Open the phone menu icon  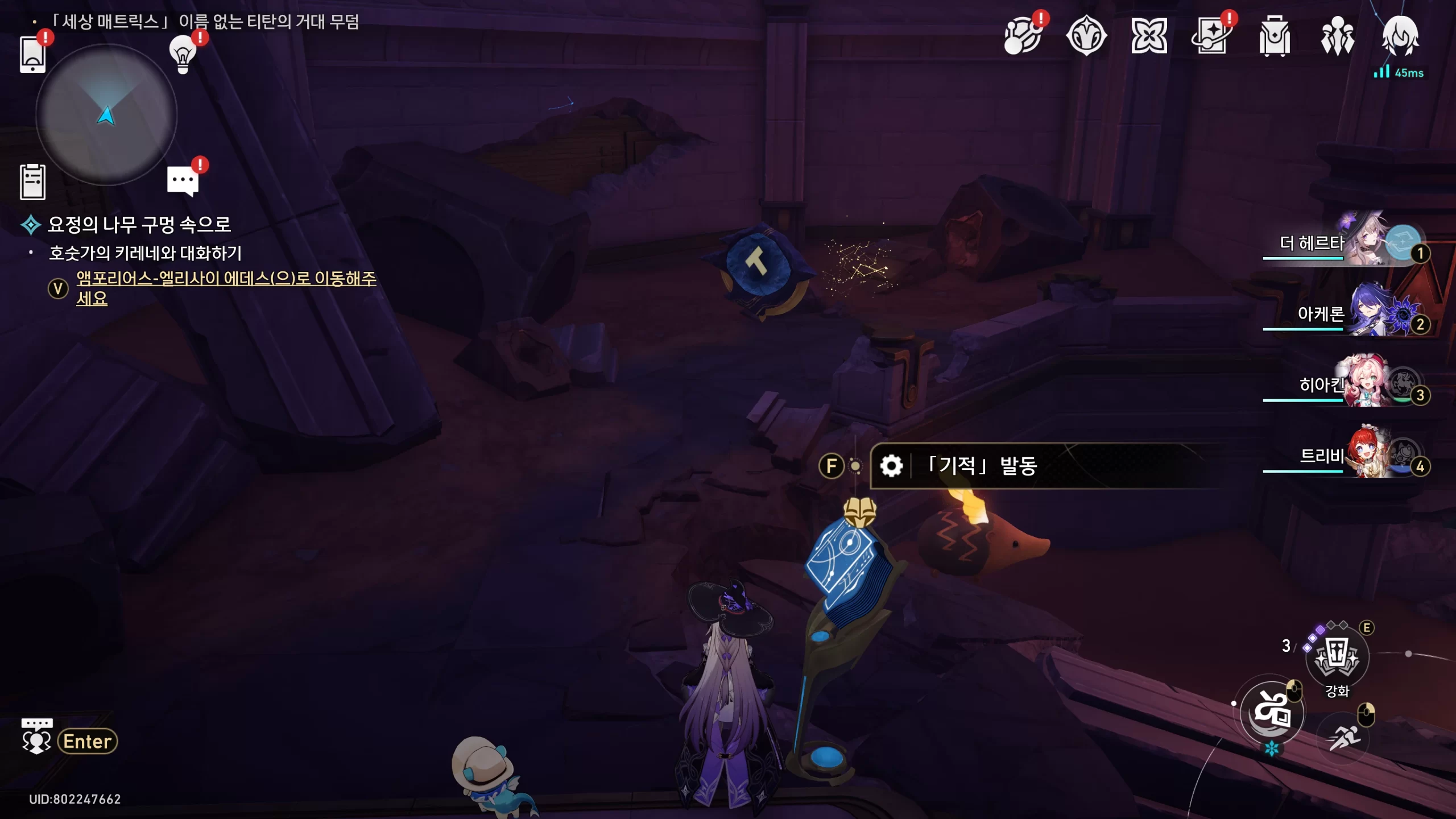[32, 54]
